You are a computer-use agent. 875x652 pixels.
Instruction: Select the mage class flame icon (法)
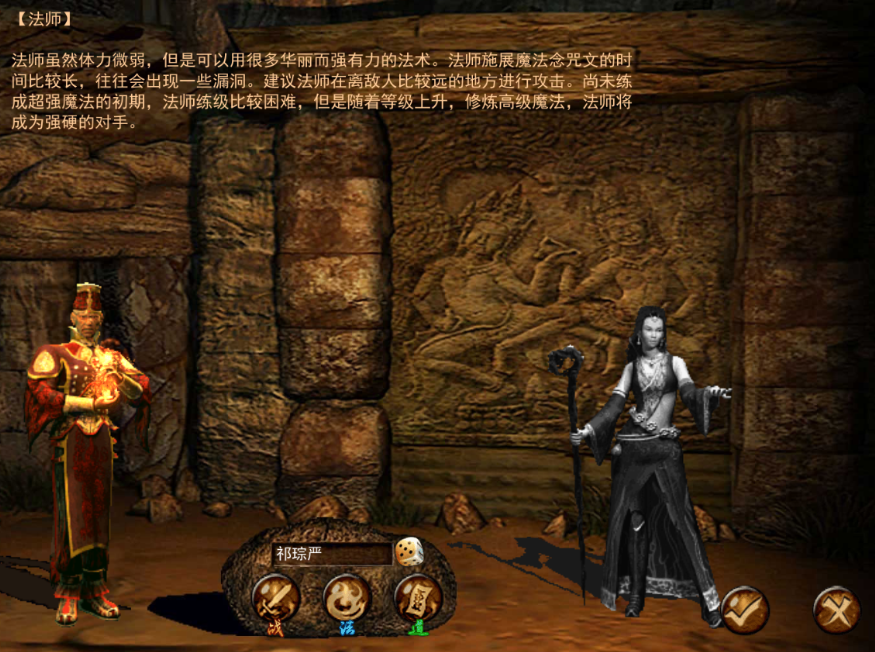(347, 598)
